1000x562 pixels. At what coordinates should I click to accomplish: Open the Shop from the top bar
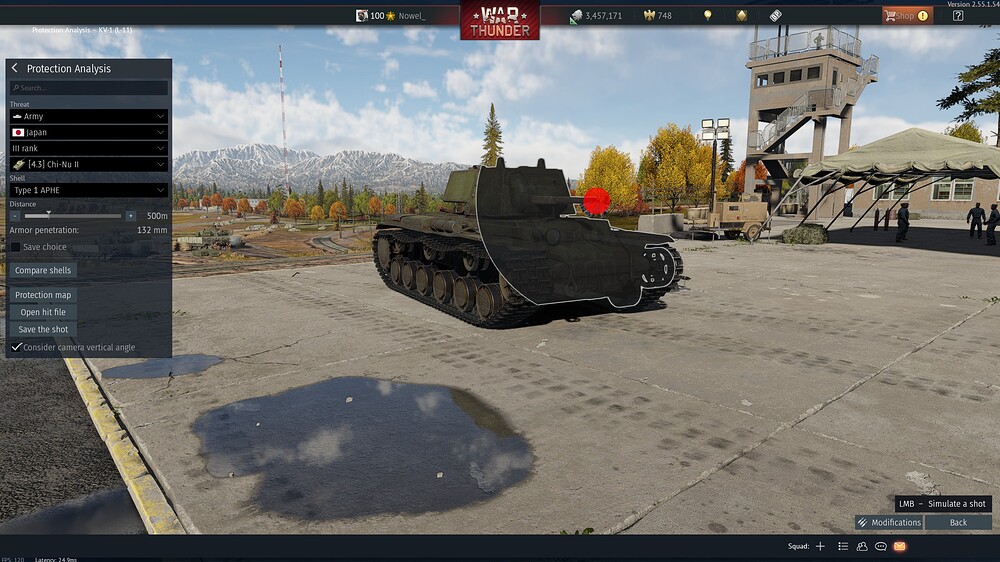tap(906, 15)
